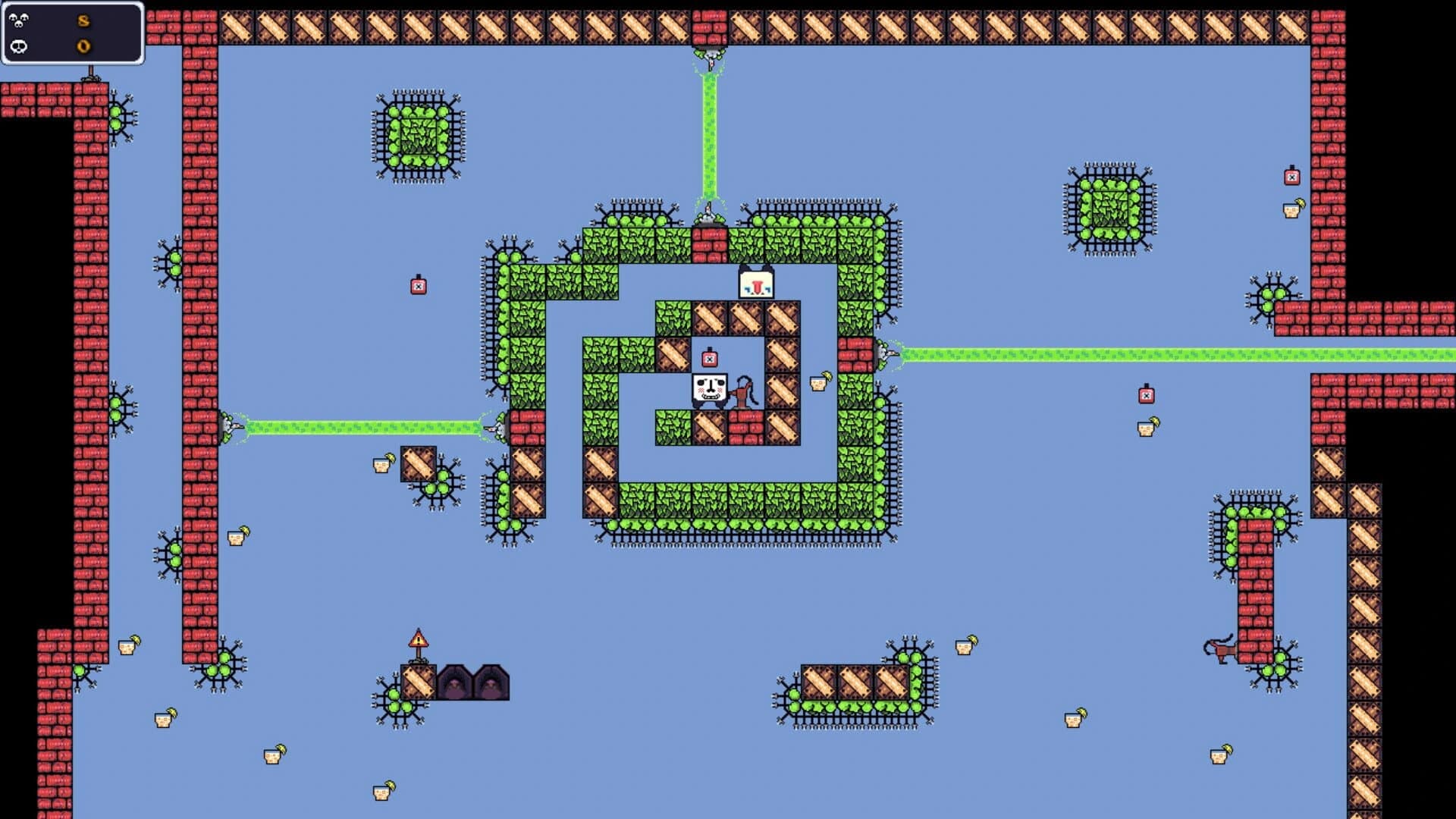This screenshot has height=819, width=1456.
Task: Click the fenced bush patch in the top-left area
Action: coord(417,135)
